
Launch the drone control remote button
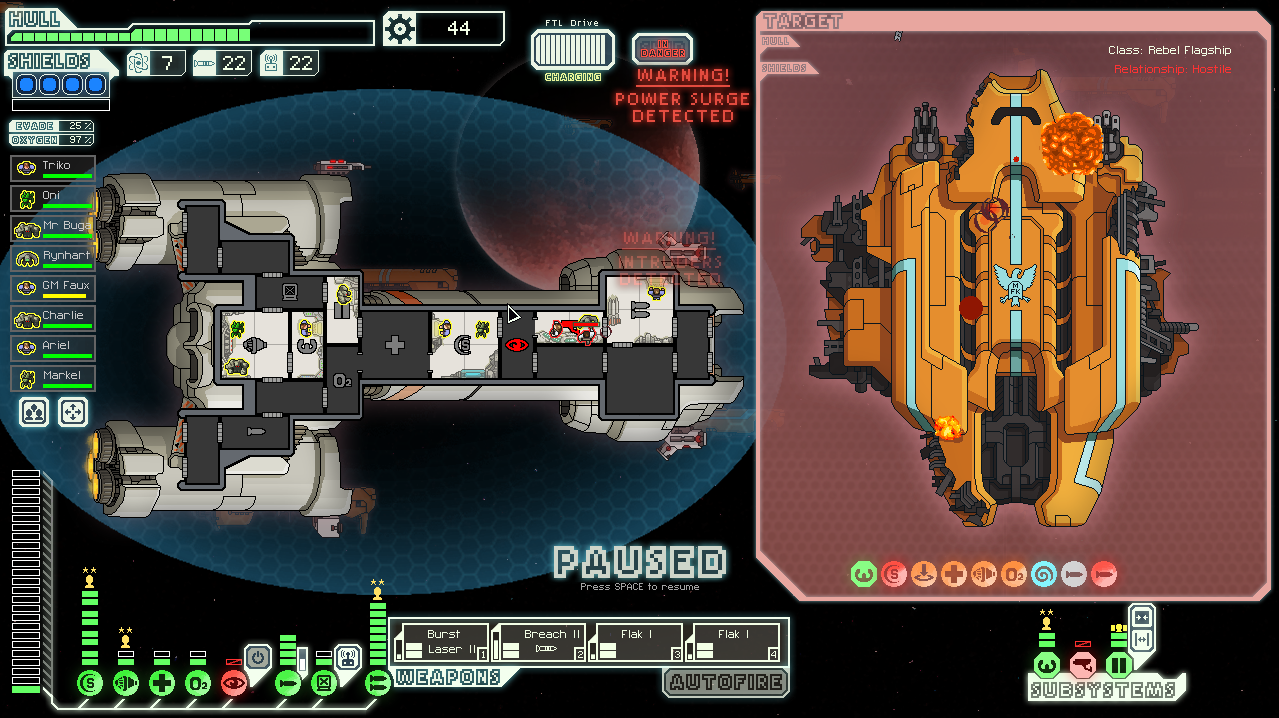click(x=347, y=658)
